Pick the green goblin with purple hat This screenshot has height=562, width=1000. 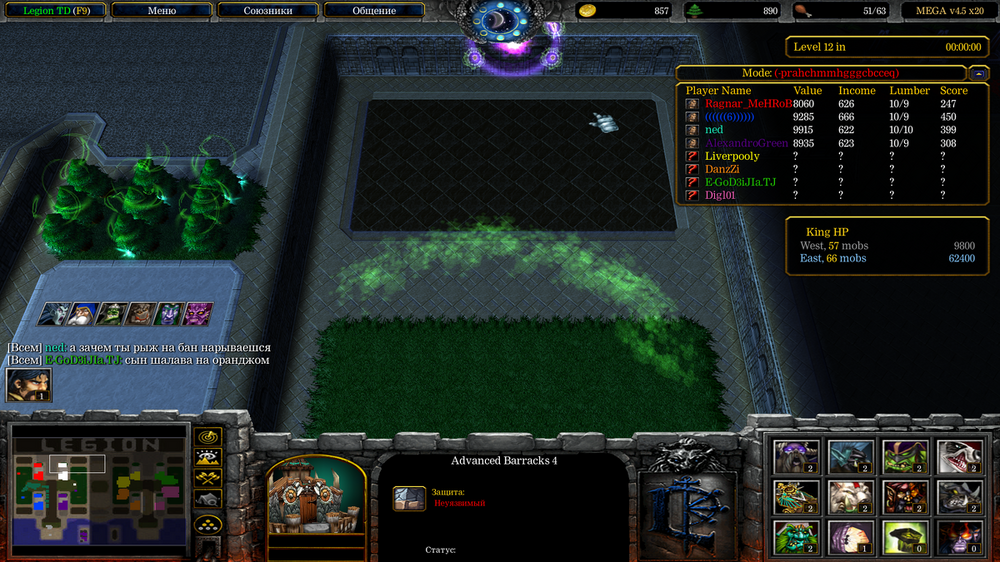tap(904, 456)
